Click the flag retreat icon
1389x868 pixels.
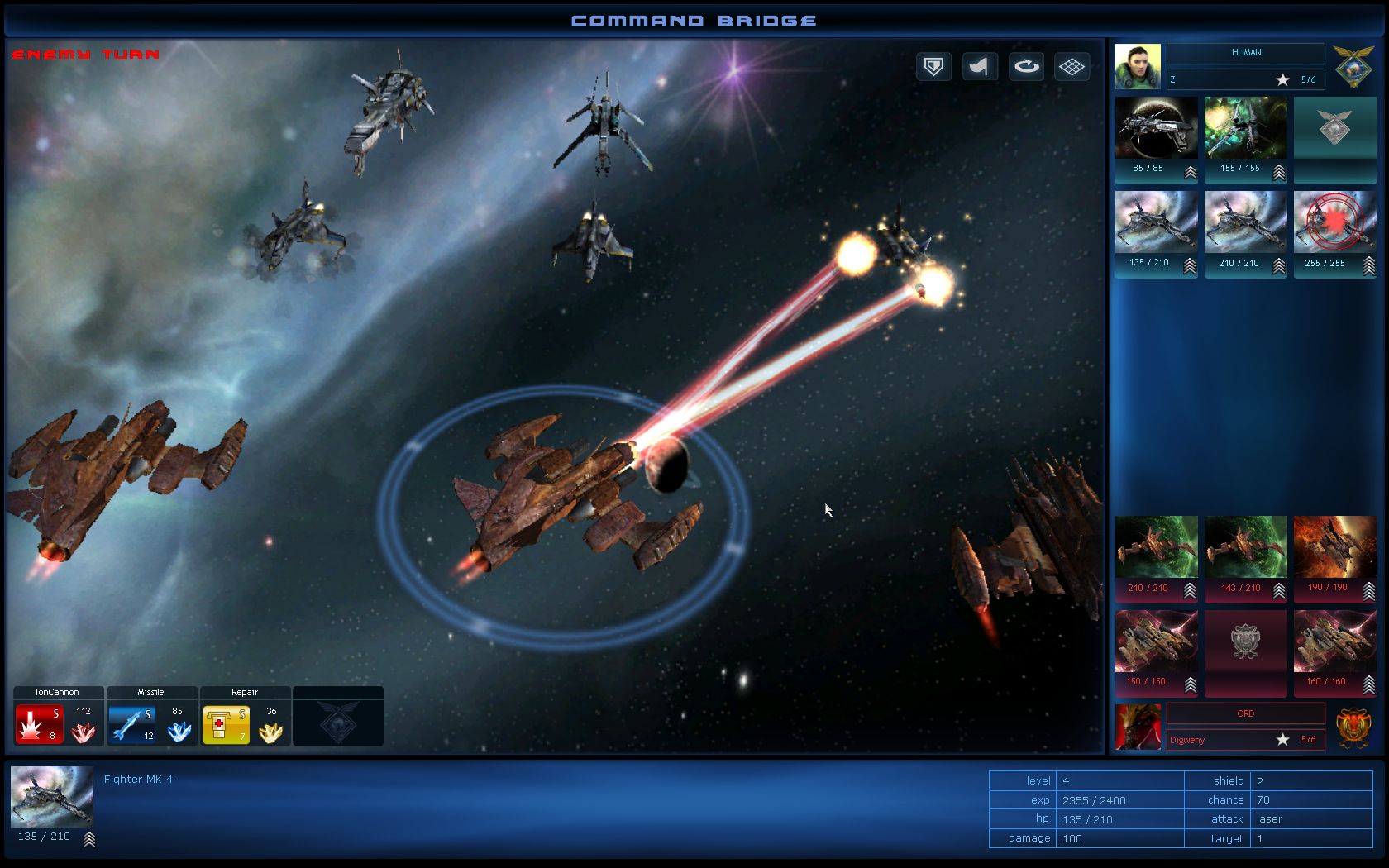click(980, 66)
